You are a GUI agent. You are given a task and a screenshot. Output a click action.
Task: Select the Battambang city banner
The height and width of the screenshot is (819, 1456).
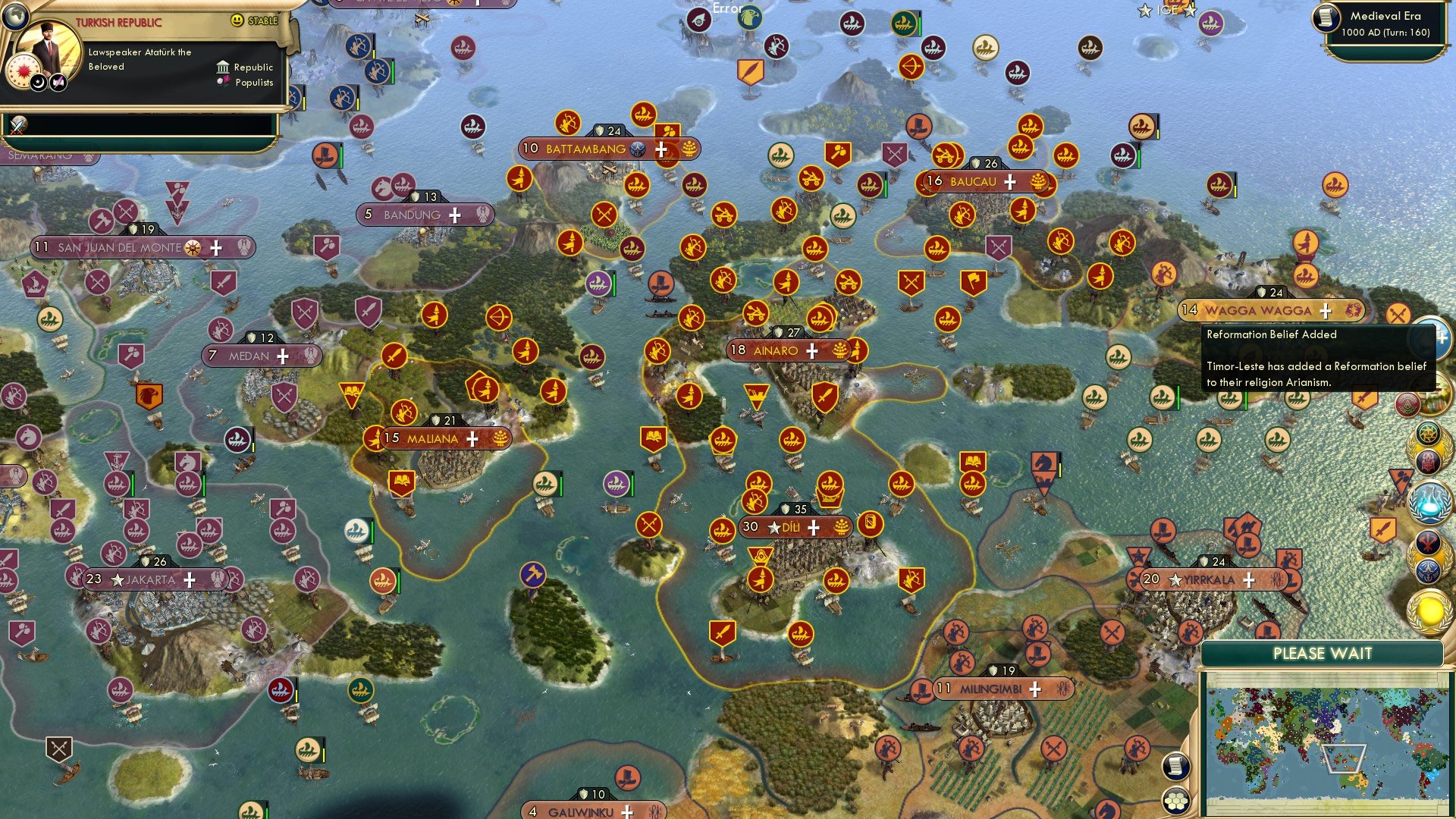pos(585,149)
